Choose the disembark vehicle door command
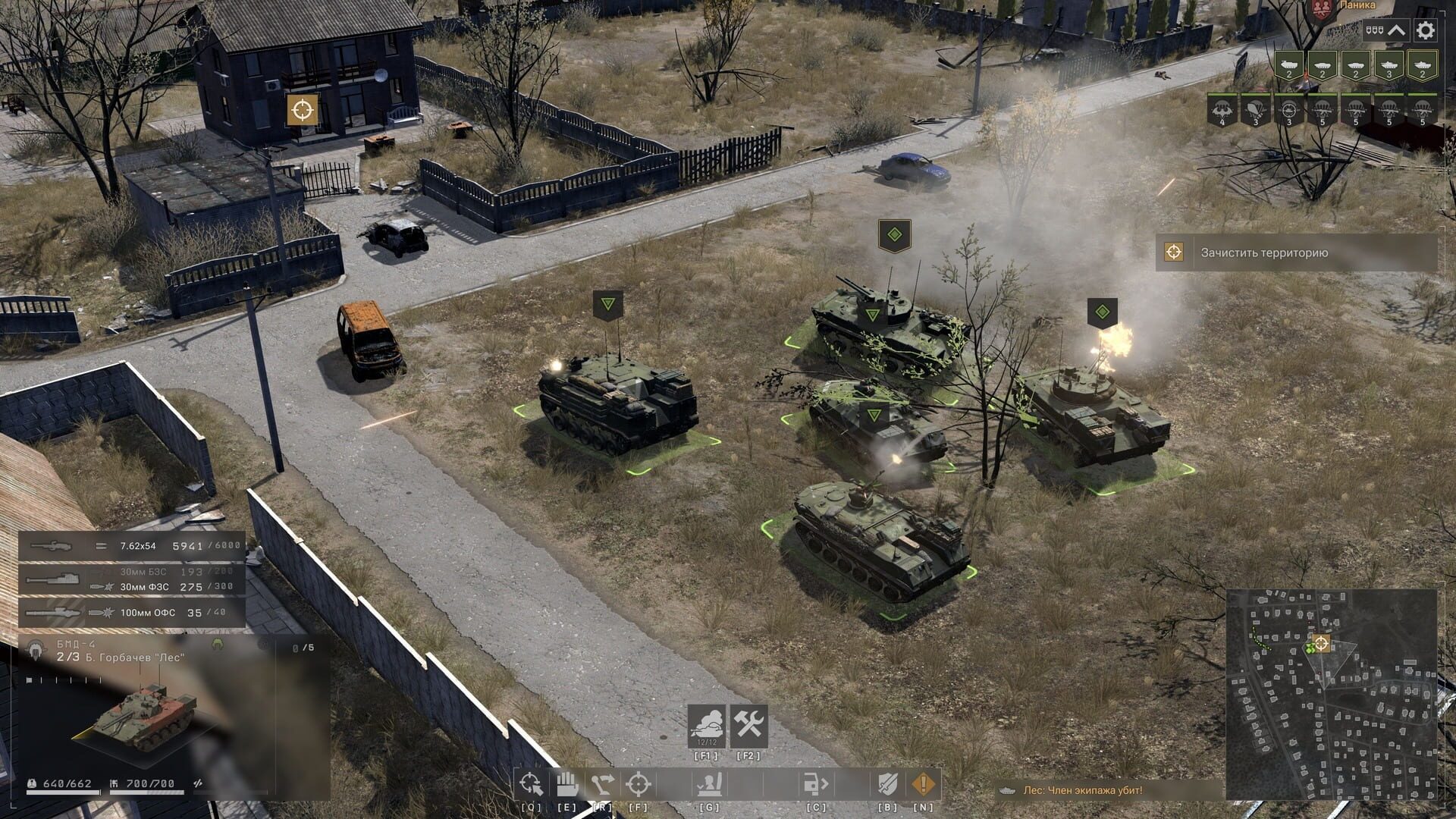This screenshot has width=1456, height=819. coord(815,784)
